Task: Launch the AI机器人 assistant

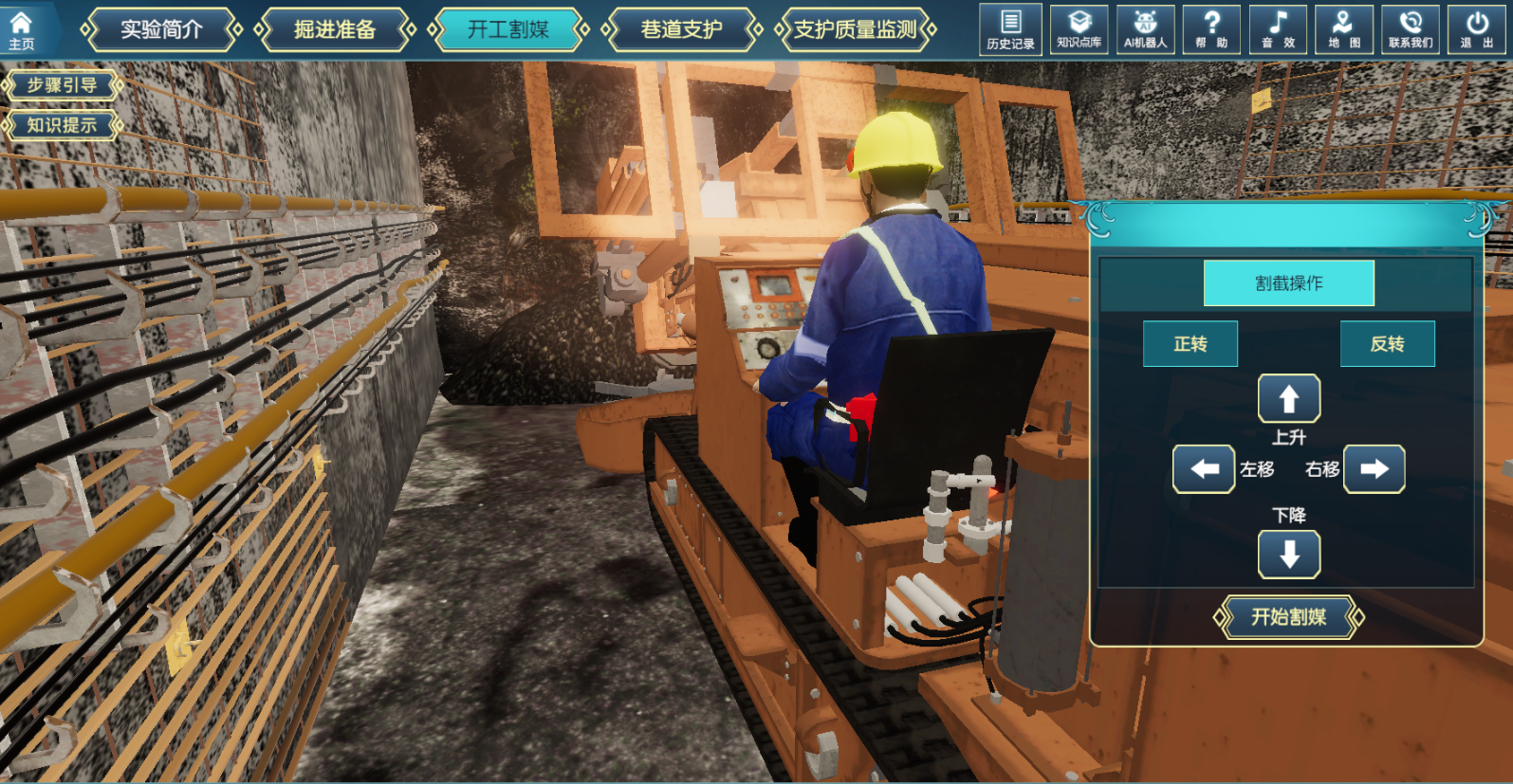Action: [x=1145, y=29]
